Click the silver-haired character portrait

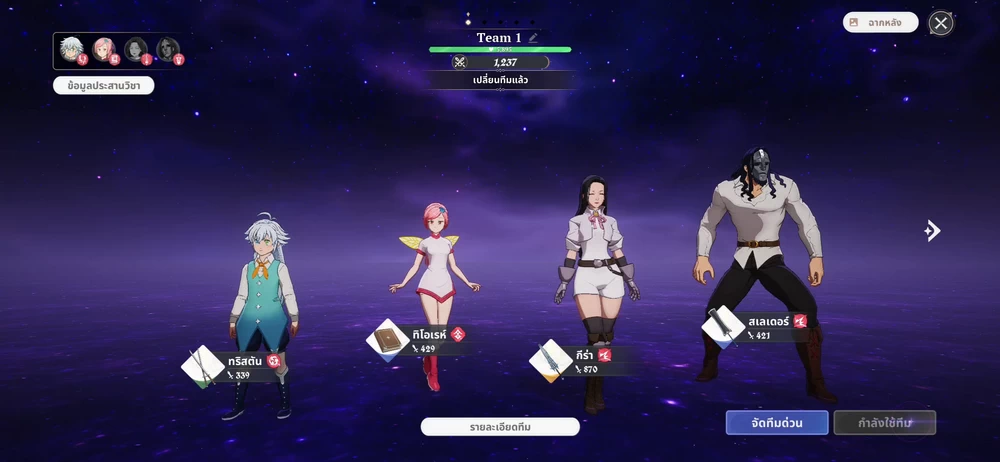[x=71, y=48]
